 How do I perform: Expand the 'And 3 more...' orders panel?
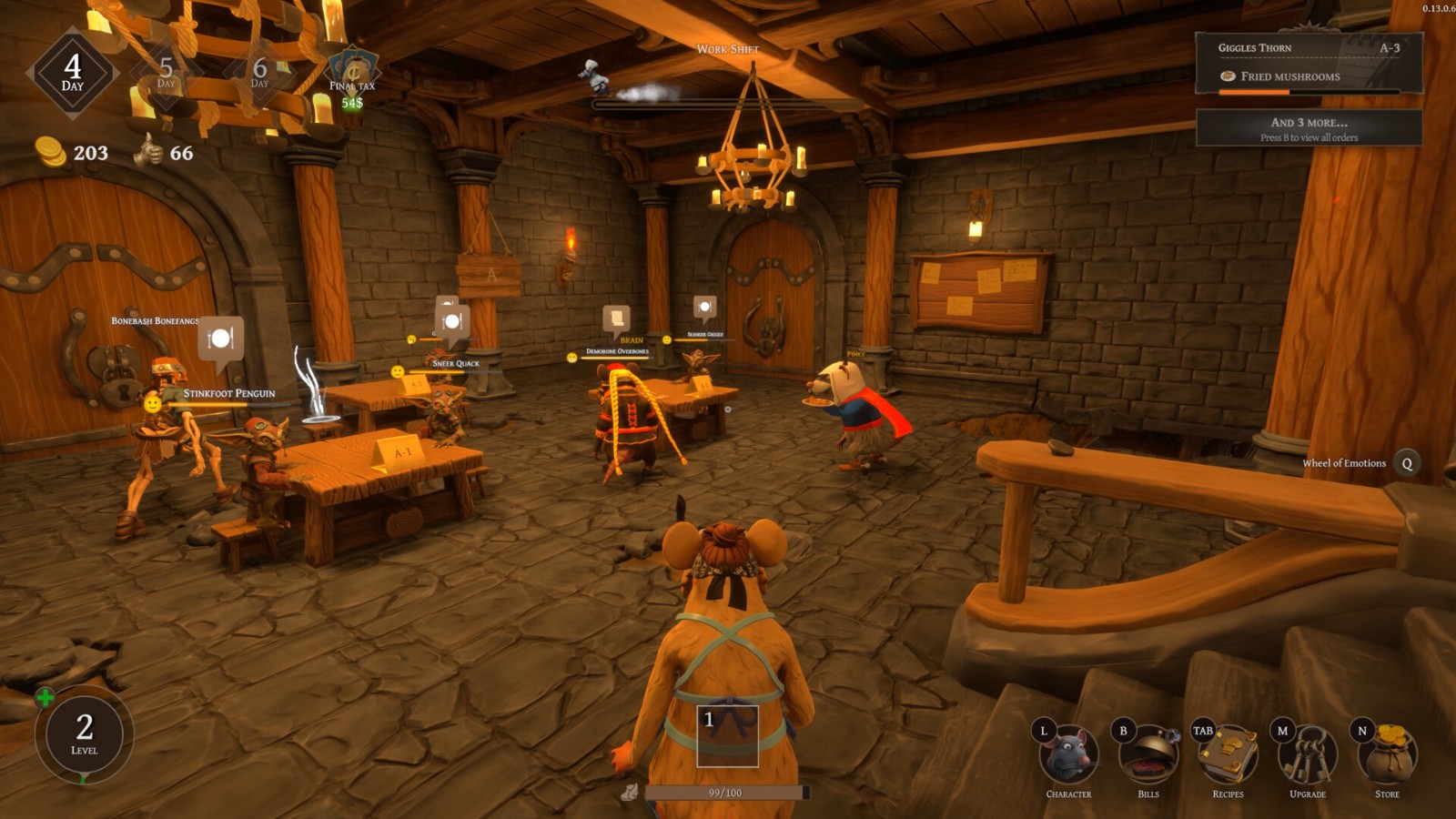point(1309,128)
